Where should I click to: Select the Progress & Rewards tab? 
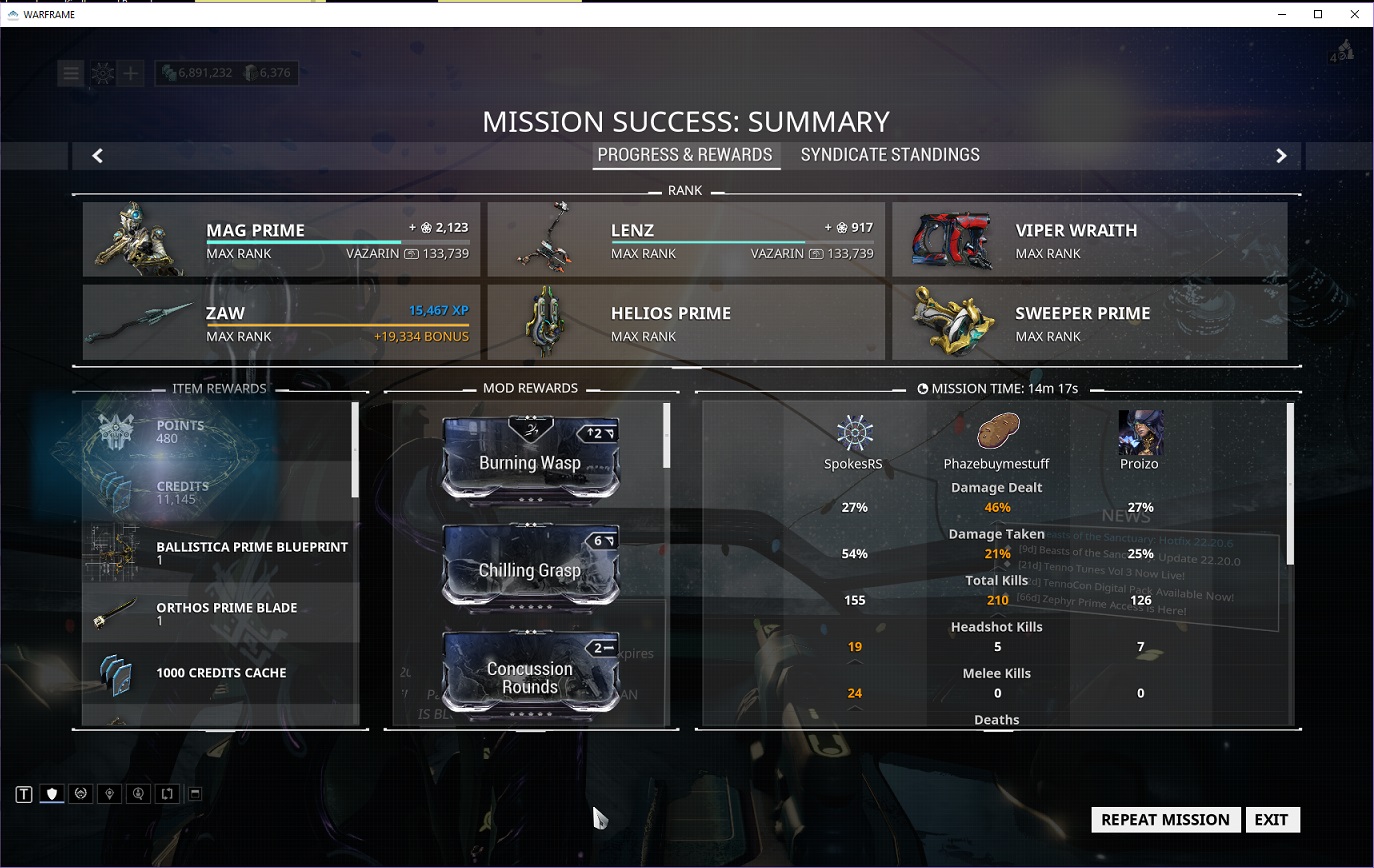685,155
